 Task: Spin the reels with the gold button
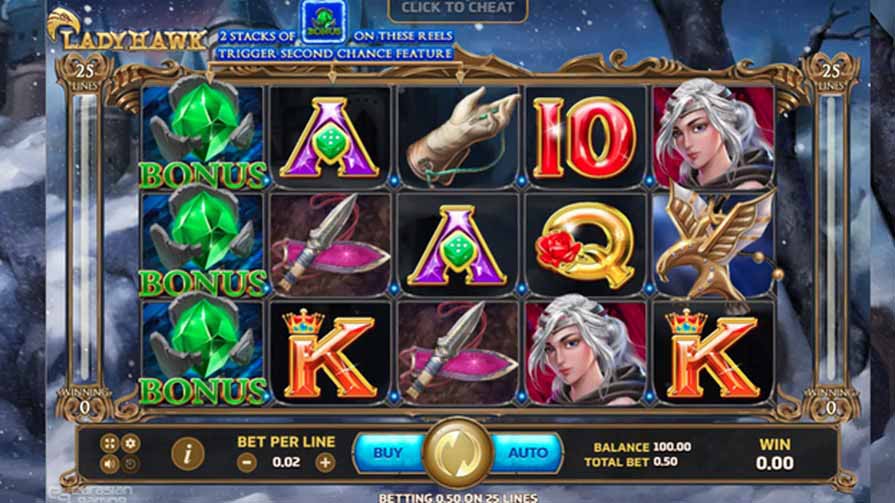[457, 453]
